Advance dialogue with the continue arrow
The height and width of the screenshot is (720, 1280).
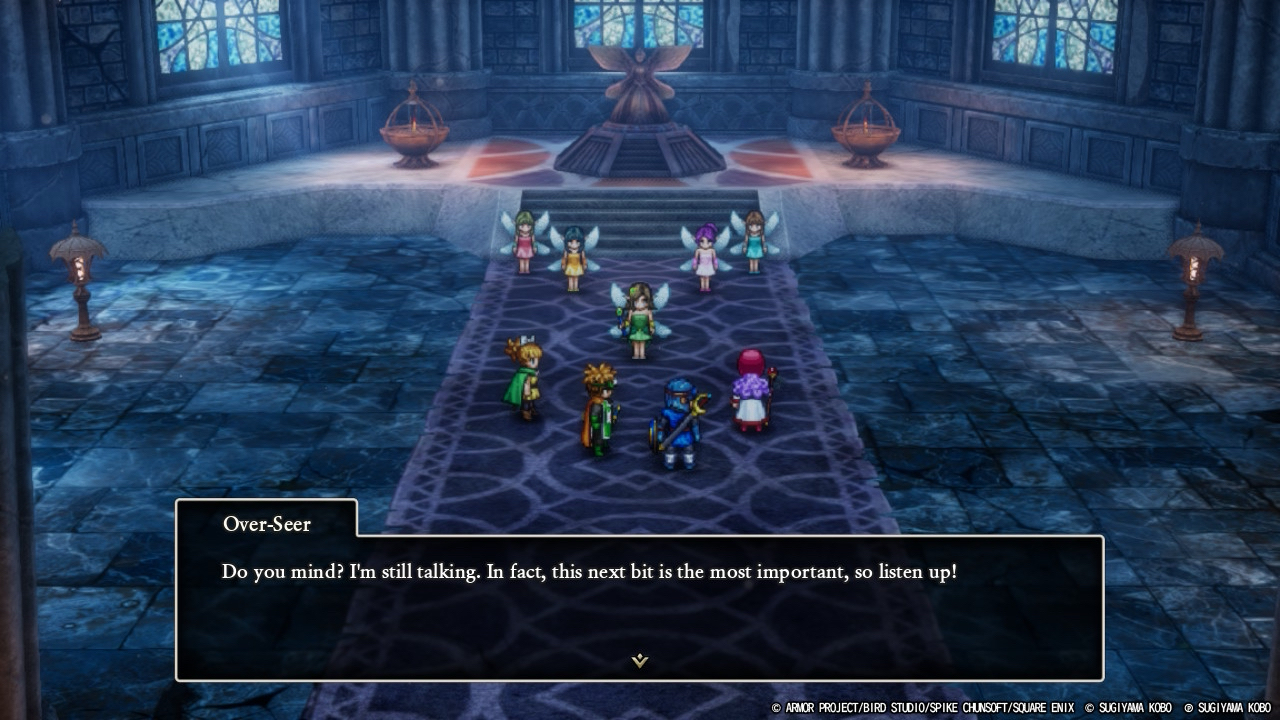(x=640, y=660)
